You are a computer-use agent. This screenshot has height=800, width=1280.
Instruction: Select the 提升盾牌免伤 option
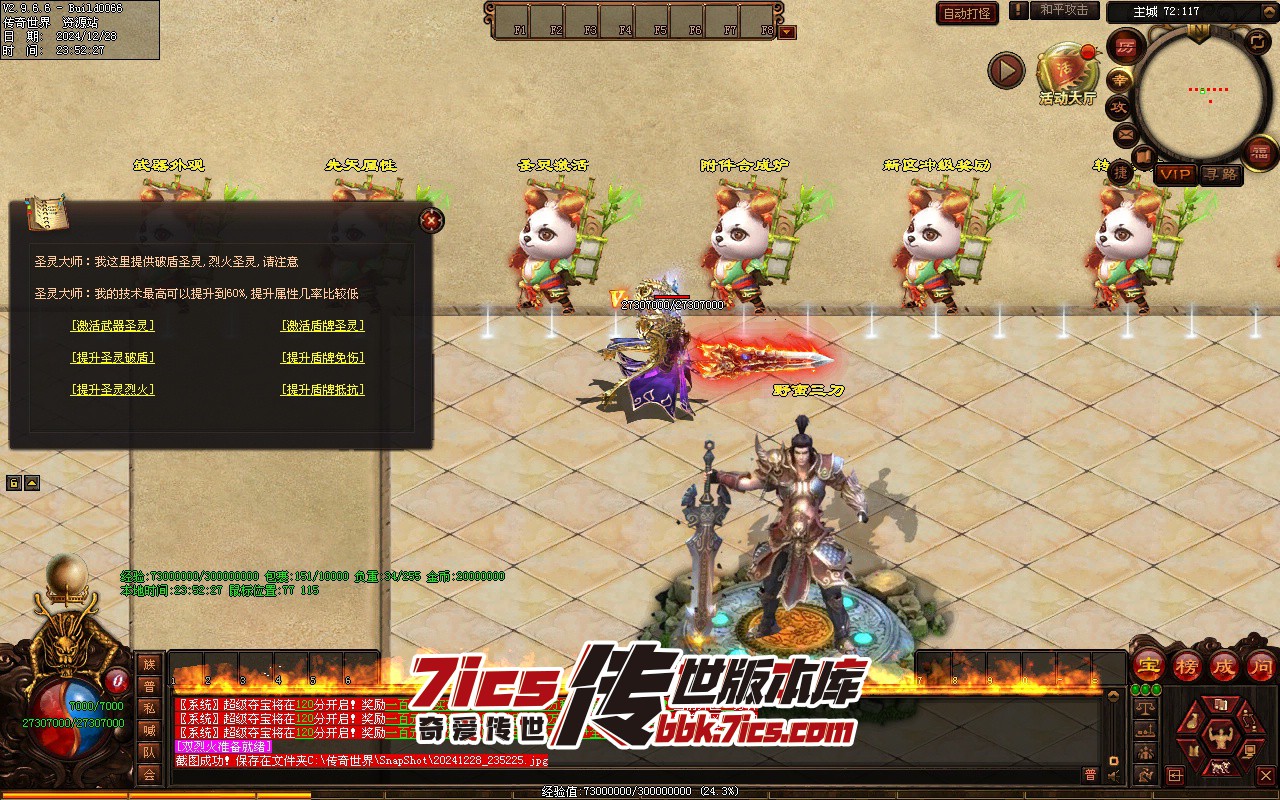[322, 358]
